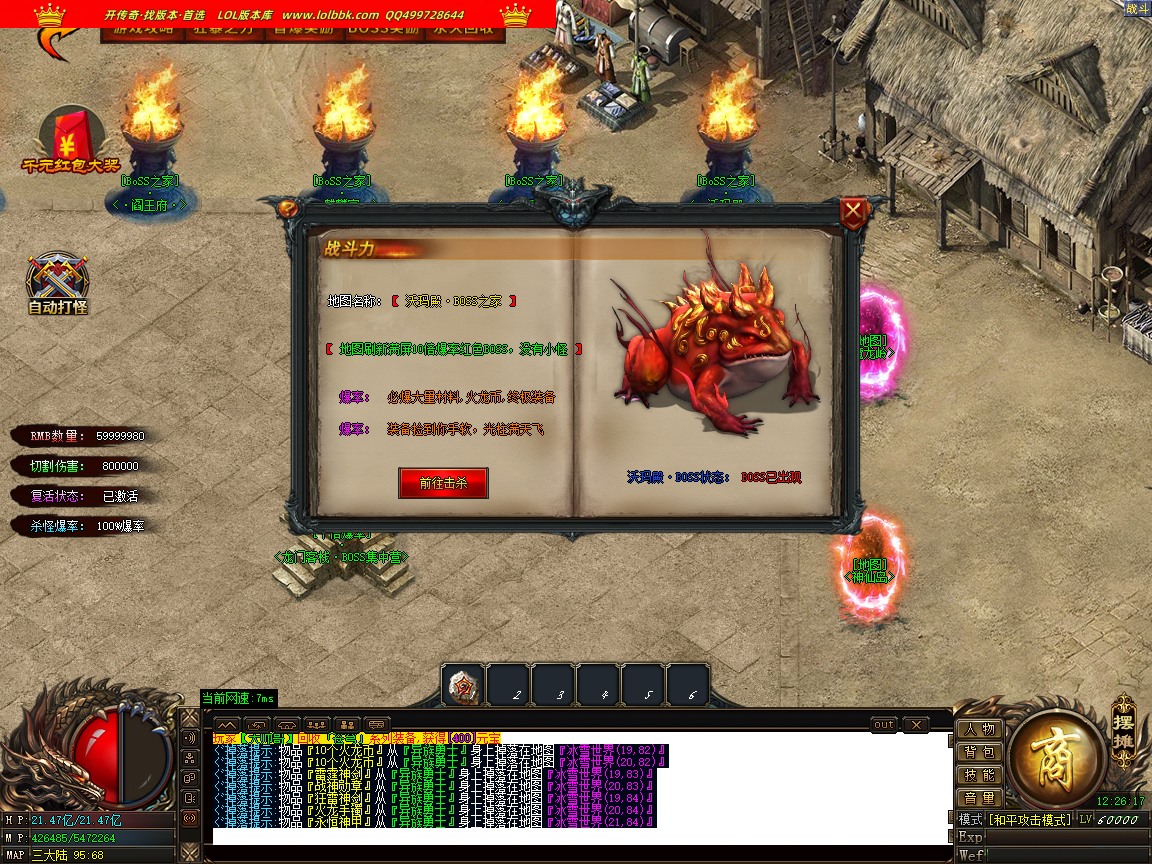This screenshot has width=1152, height=864.
Task: Open the 人物 character panel
Action: point(979,729)
